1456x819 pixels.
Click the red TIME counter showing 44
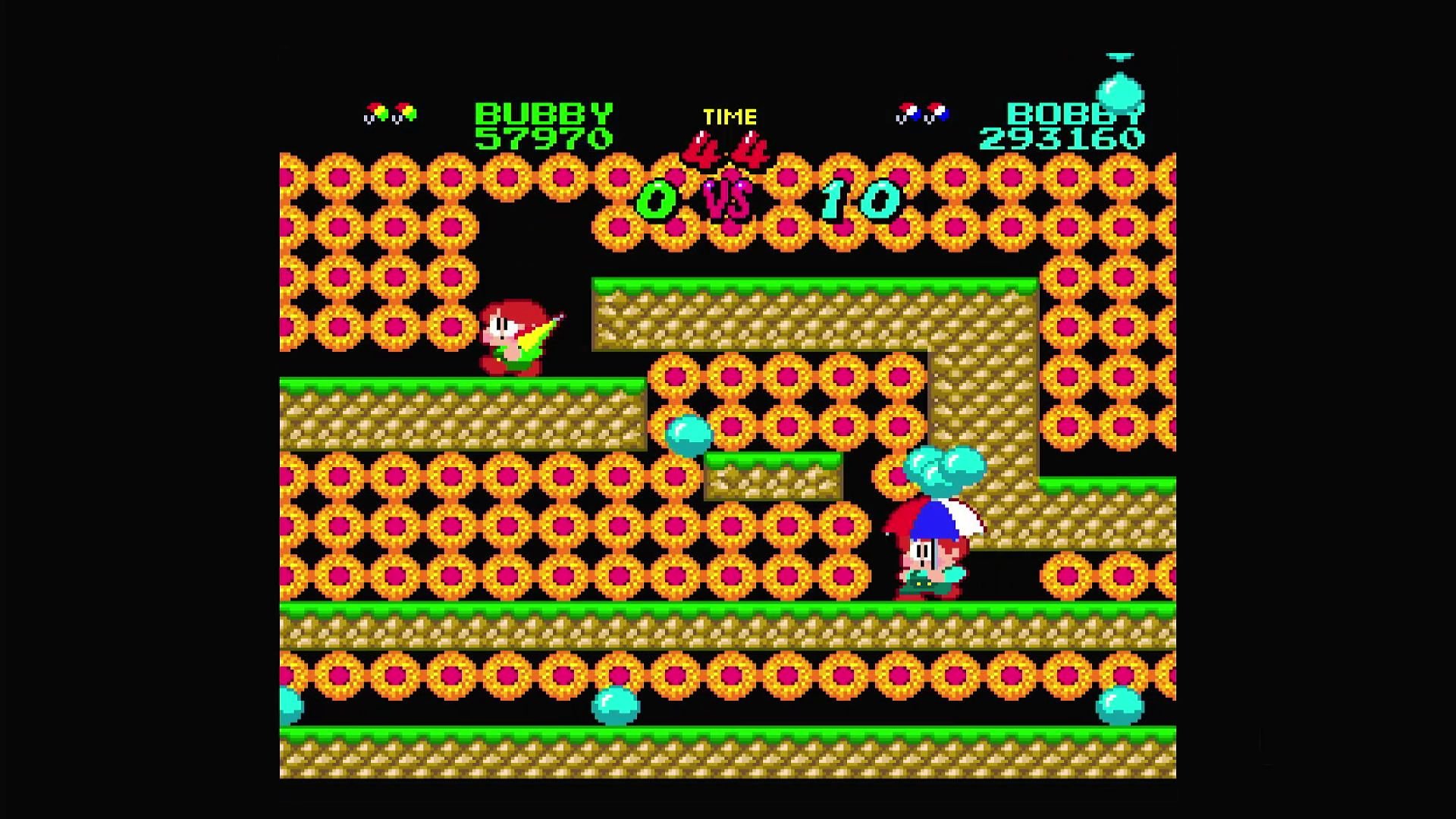(x=726, y=149)
